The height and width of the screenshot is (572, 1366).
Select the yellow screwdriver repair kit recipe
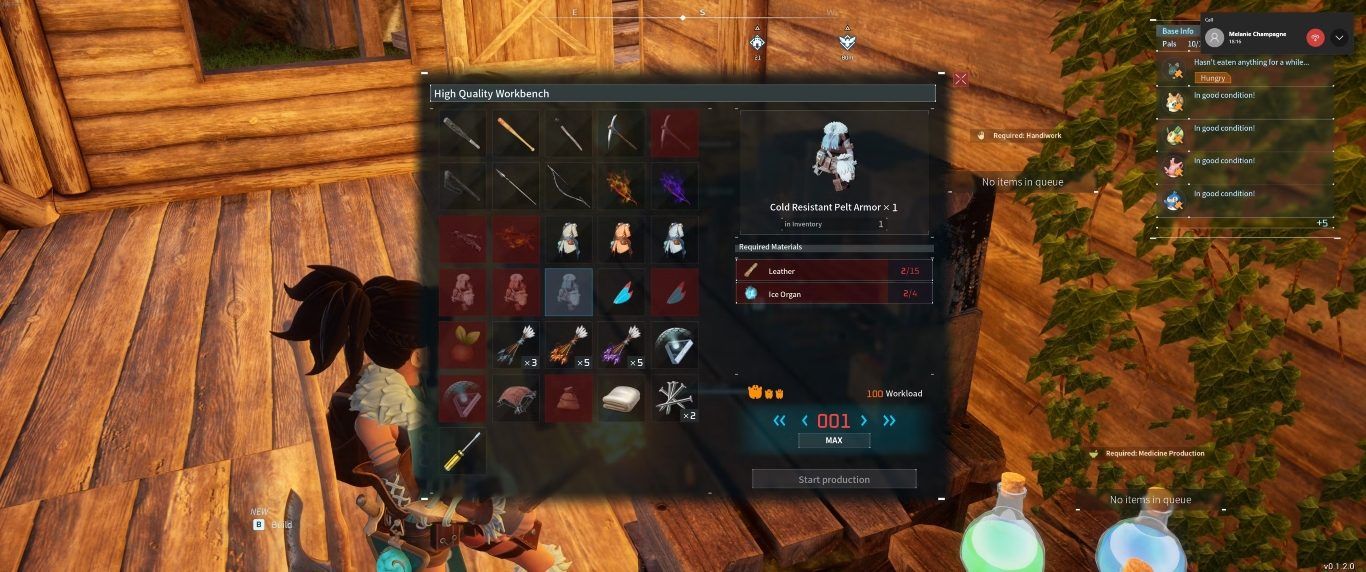463,451
